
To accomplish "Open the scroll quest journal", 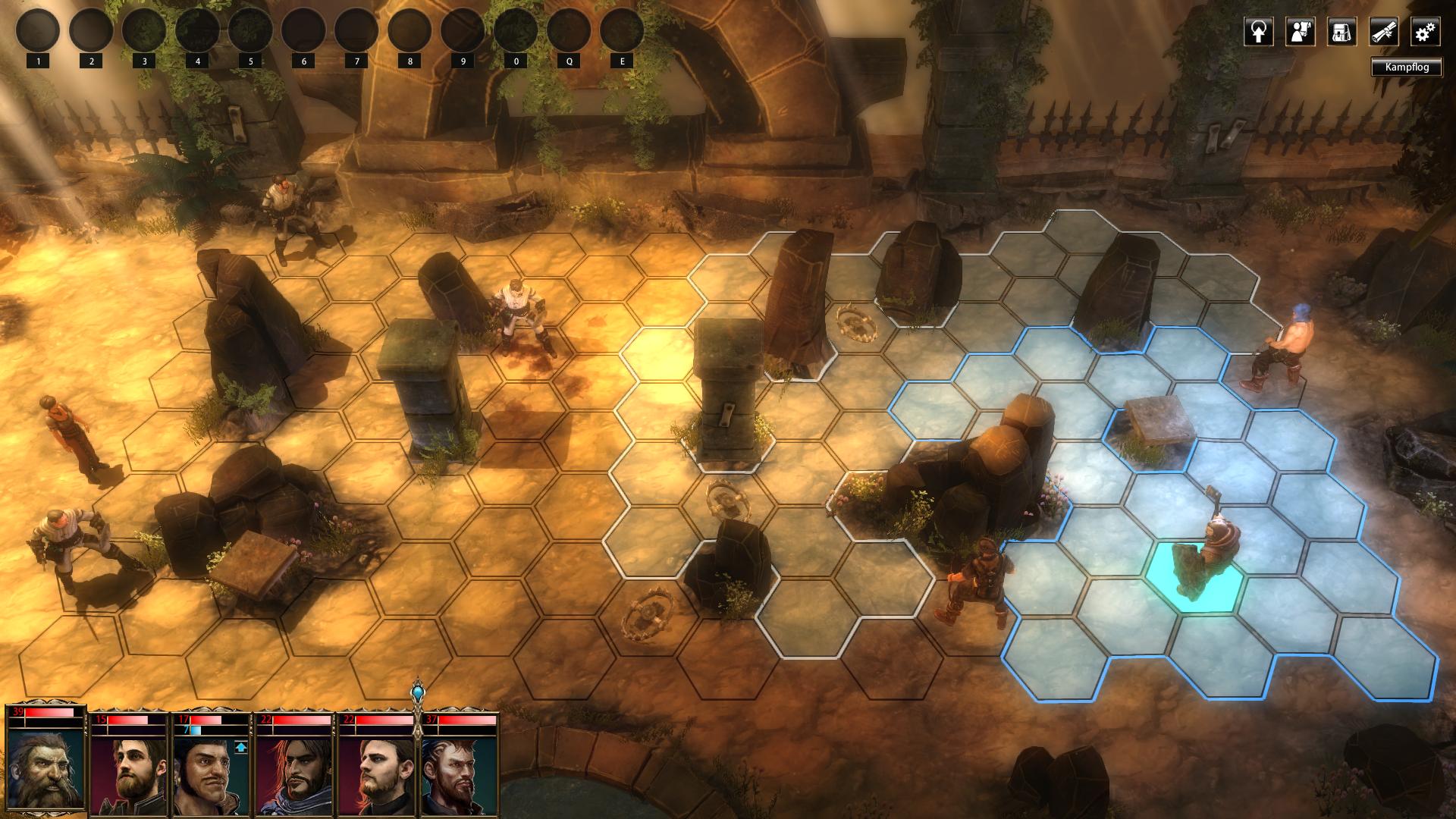I will pyautogui.click(x=1383, y=32).
